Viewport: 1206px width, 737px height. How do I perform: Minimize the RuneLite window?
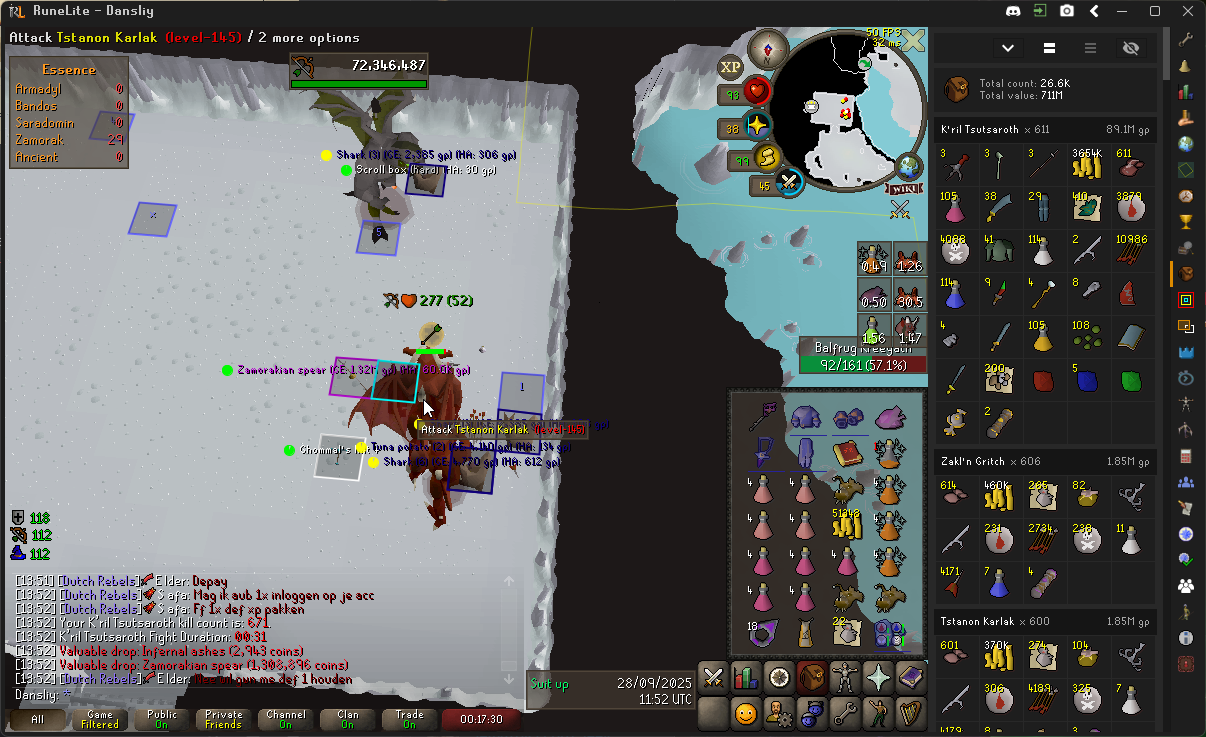1123,11
